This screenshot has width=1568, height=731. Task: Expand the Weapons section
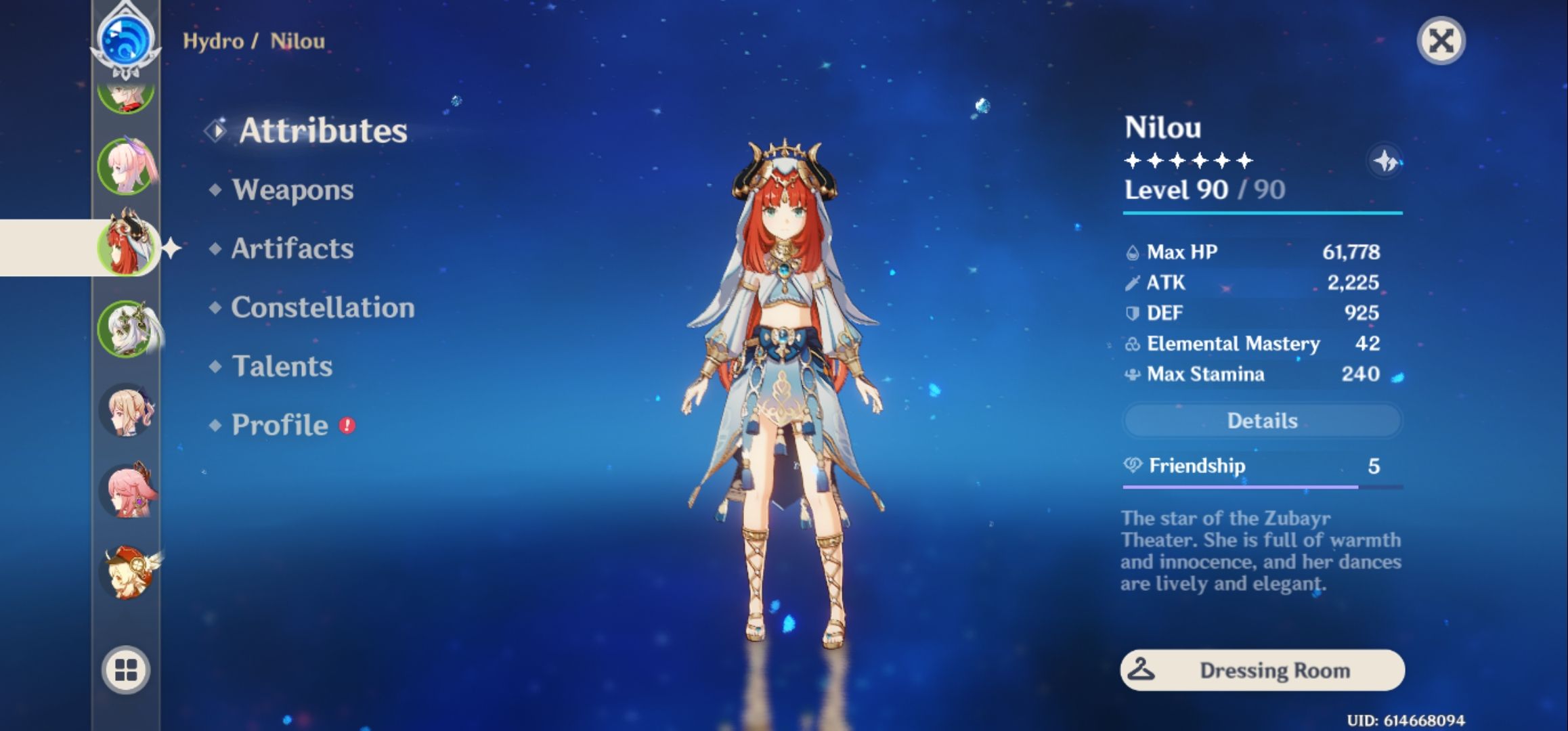click(292, 190)
